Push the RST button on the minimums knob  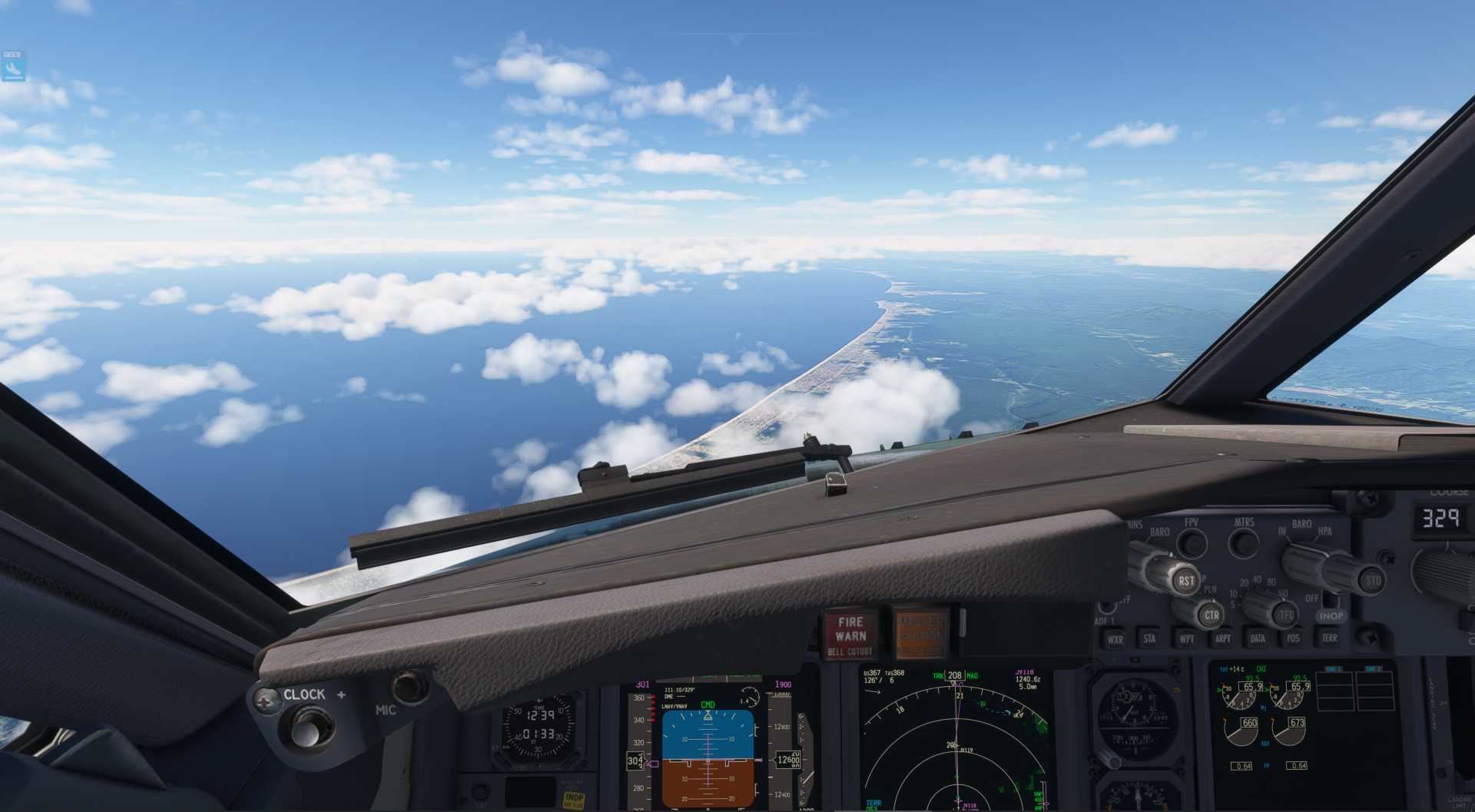(x=1185, y=581)
